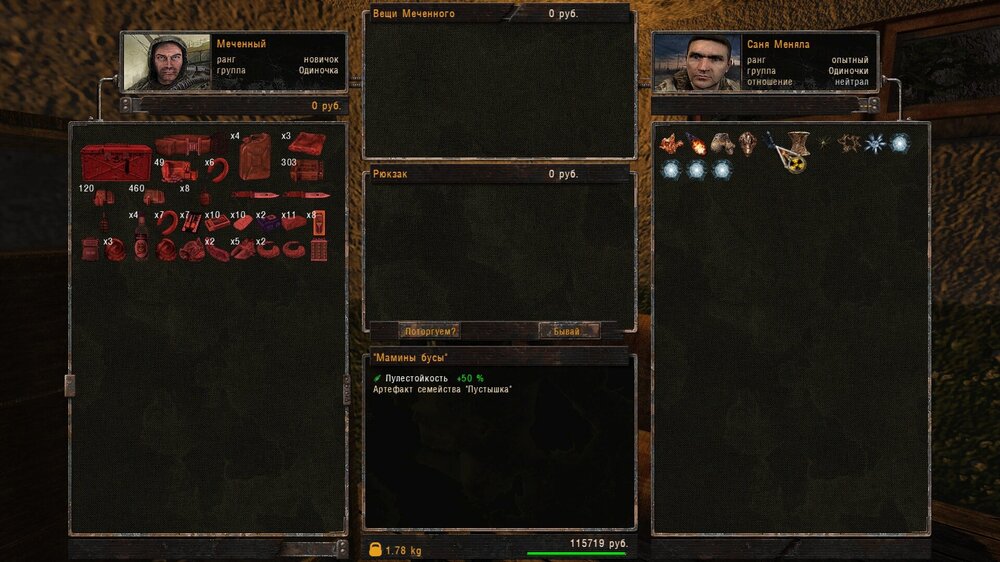Select the white starburst crystal artifact
This screenshot has width=1000, height=562.
pyautogui.click(x=875, y=143)
